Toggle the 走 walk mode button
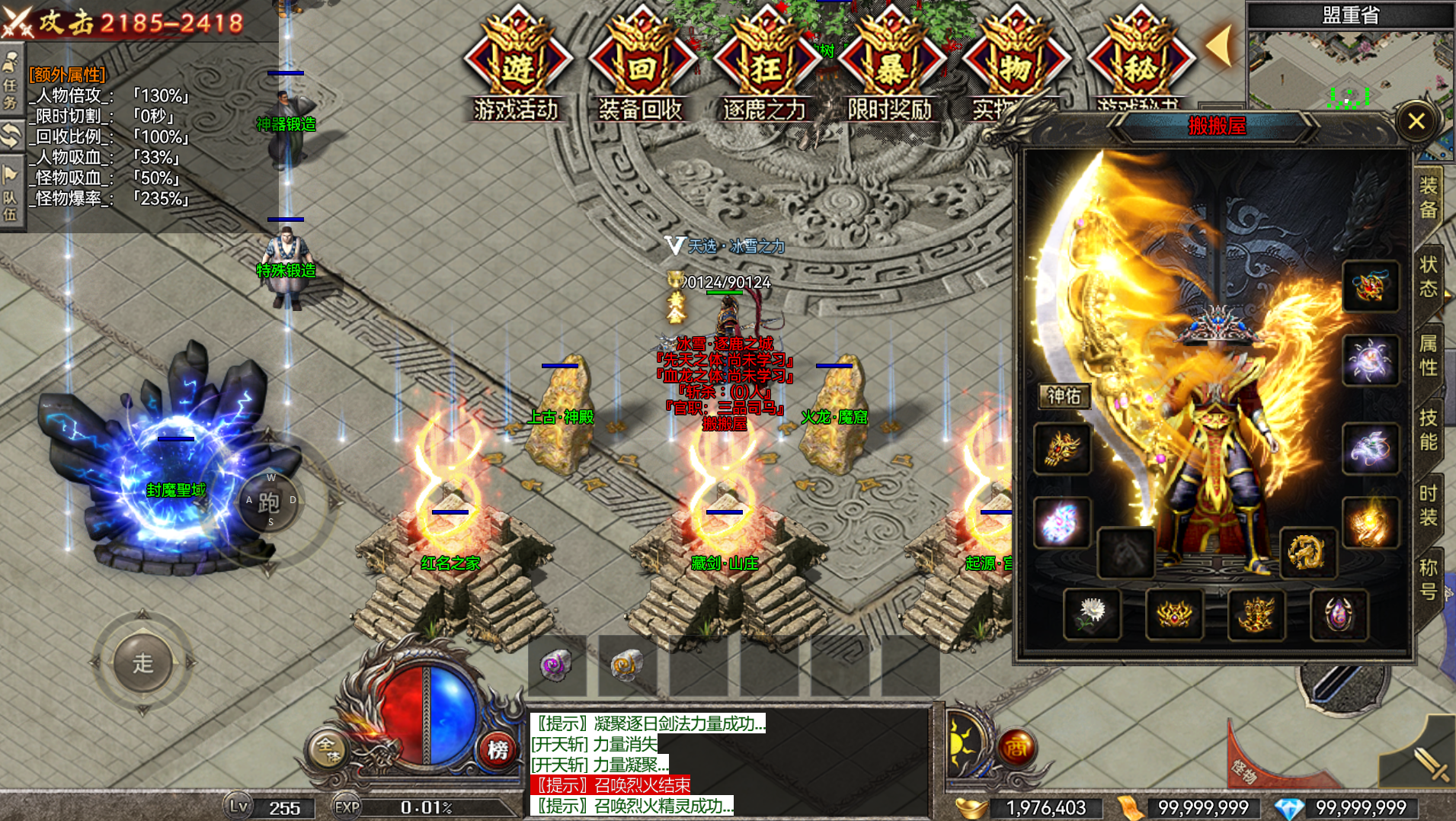1456x821 pixels. 142,663
